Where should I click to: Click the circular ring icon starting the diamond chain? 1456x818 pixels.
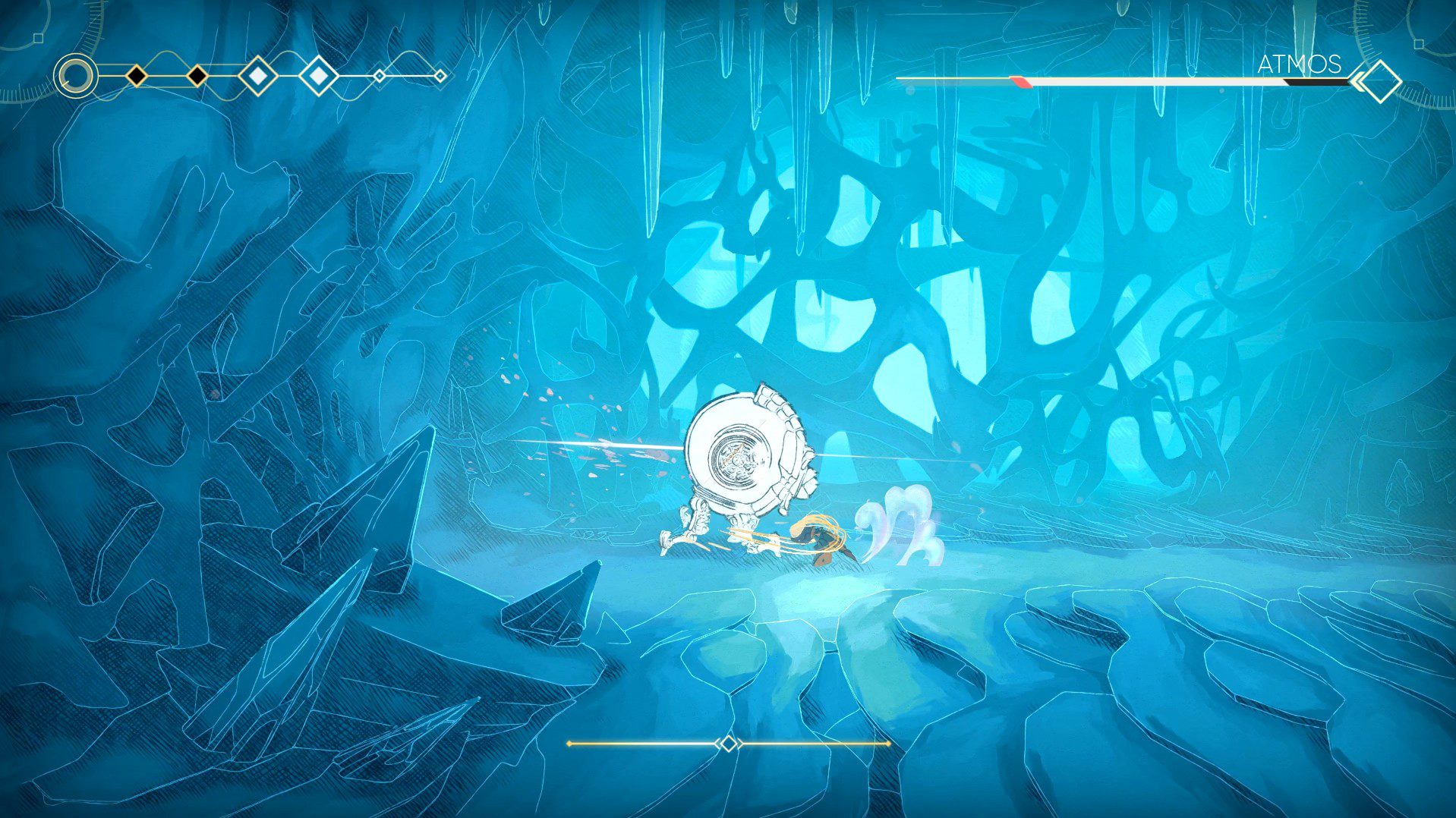coord(76,76)
